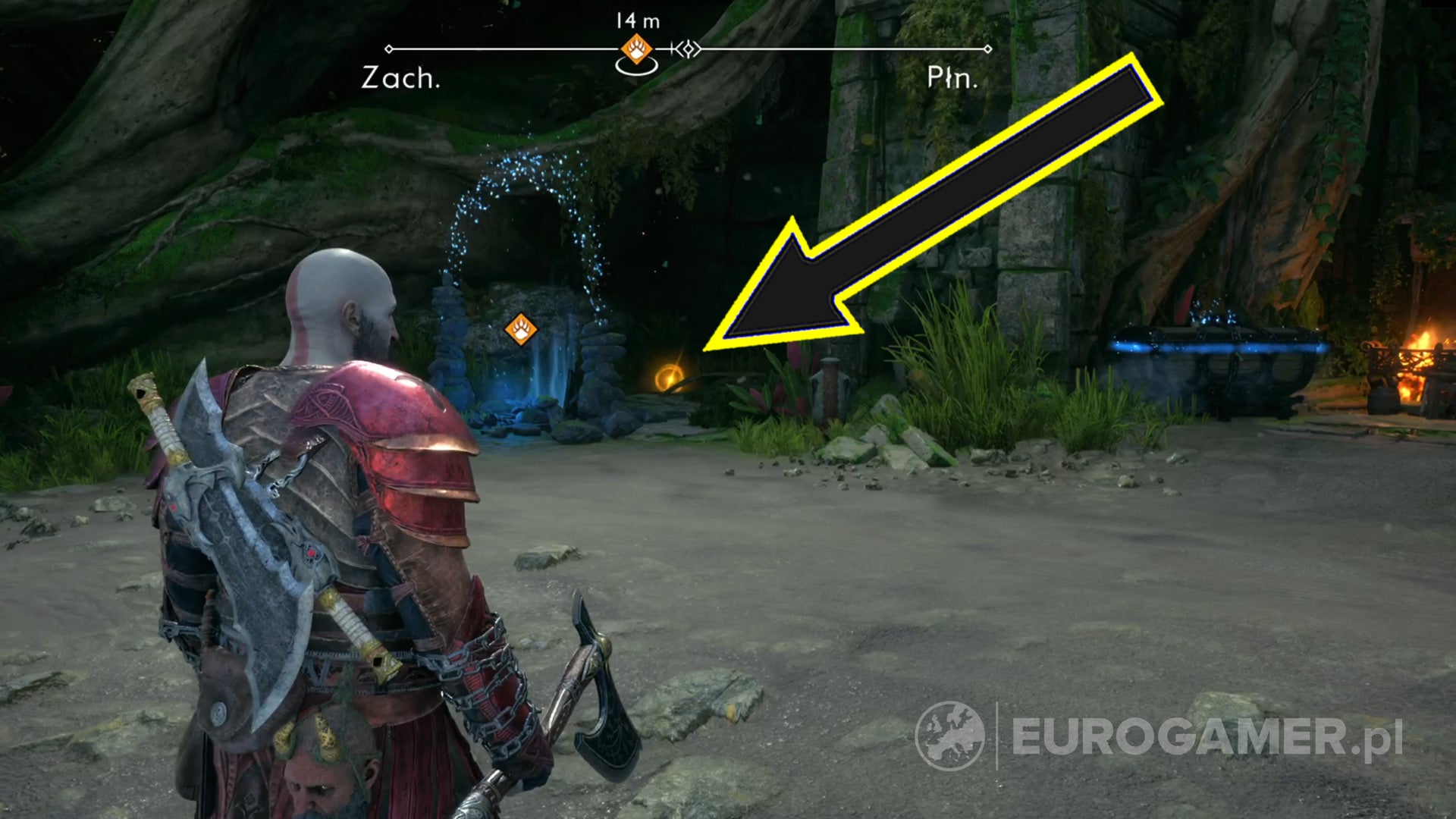
Task: Select the small diamond at the compass right end
Action: pyautogui.click(x=988, y=48)
